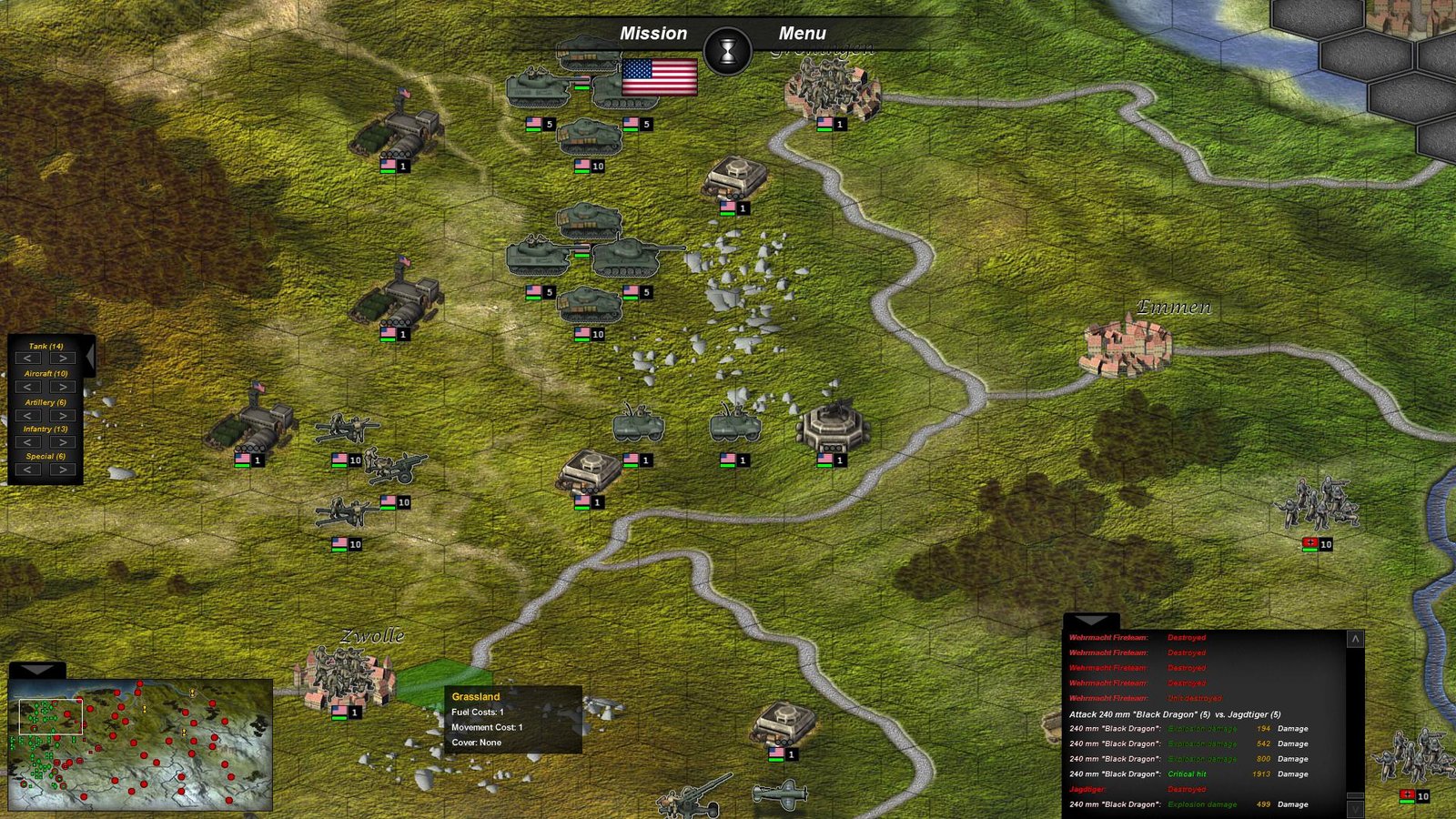
Task: Click the next arrow for Tank (14)
Action: (62, 357)
